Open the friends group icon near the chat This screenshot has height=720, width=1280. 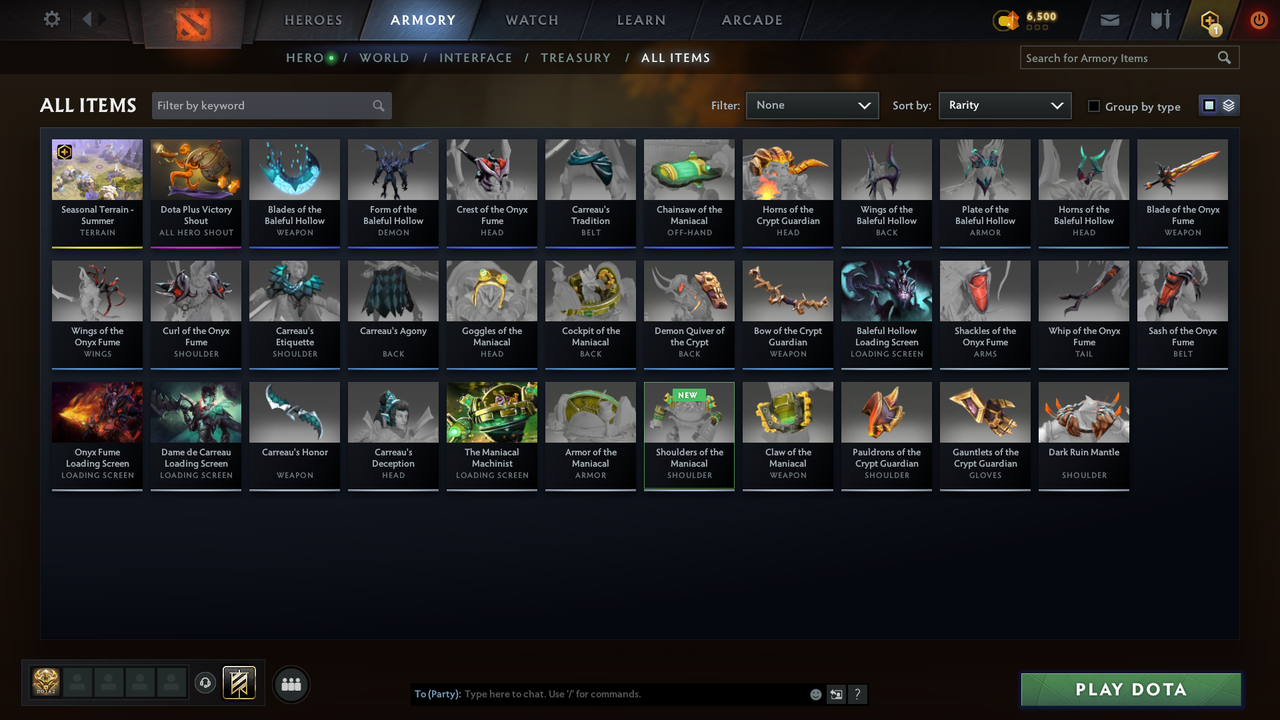click(x=291, y=684)
